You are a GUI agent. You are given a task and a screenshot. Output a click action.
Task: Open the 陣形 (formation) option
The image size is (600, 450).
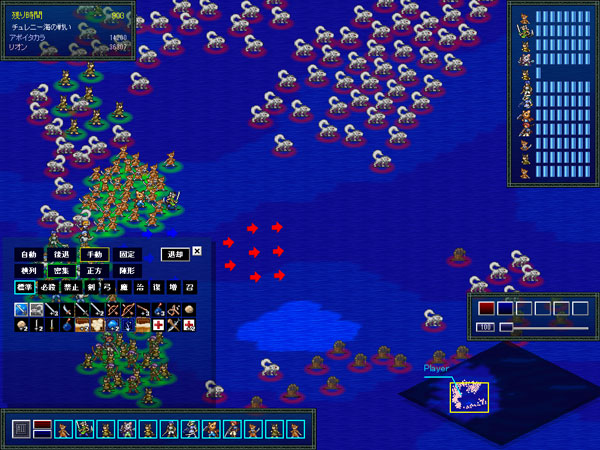click(127, 271)
